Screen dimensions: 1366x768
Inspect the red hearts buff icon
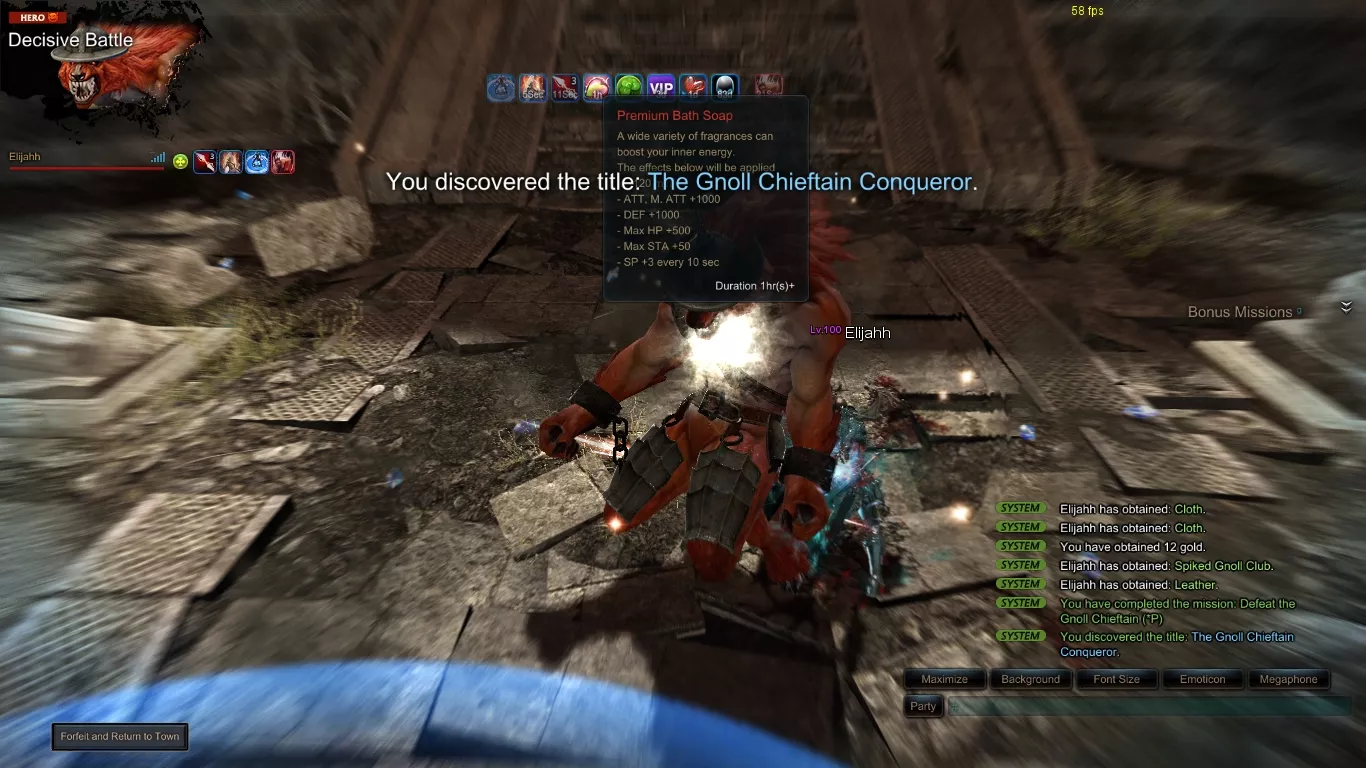coord(693,88)
